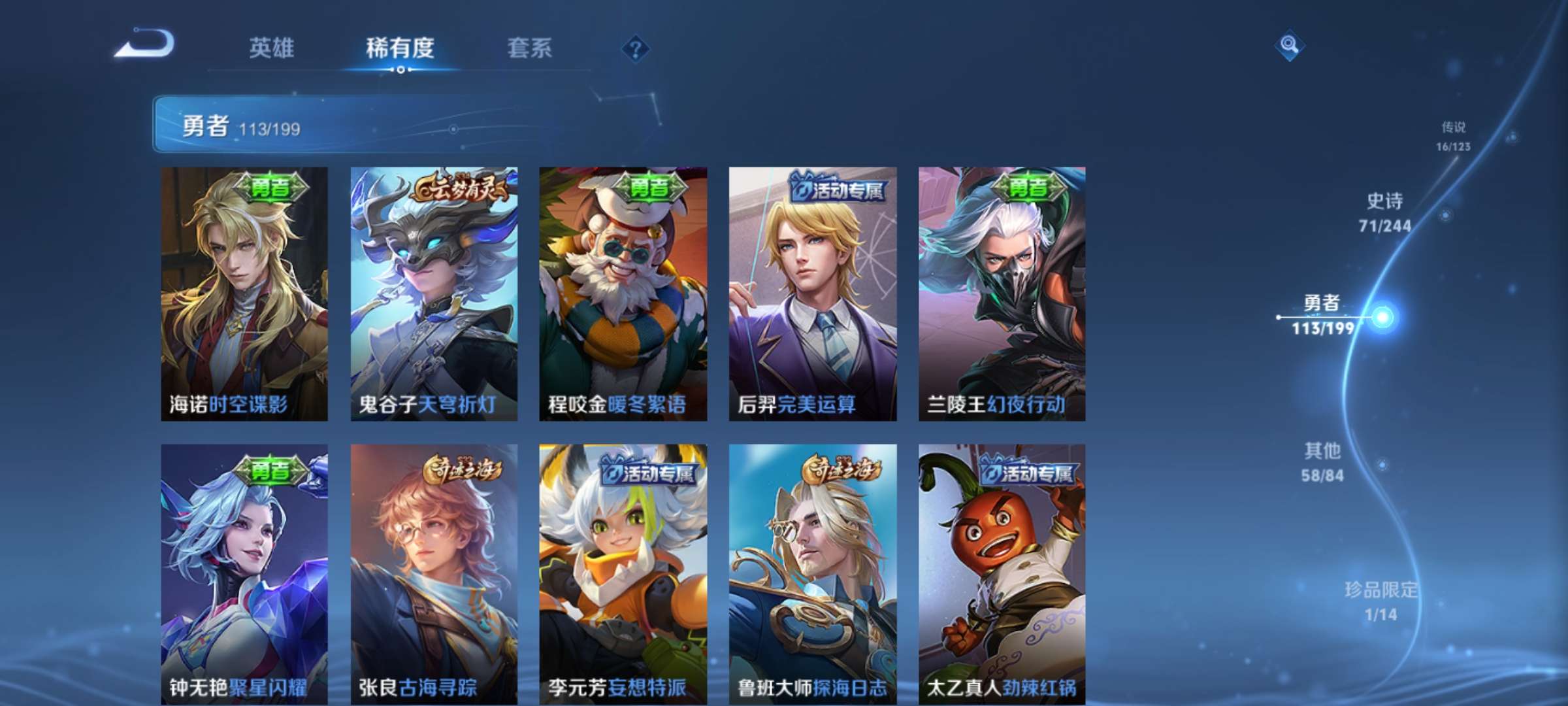
Task: Open the 套系 tab
Action: tap(529, 48)
